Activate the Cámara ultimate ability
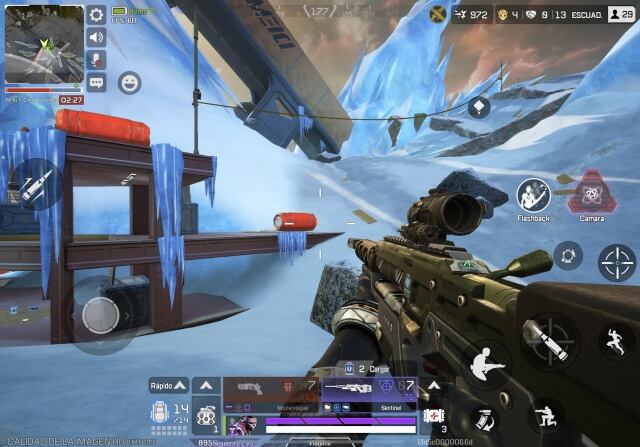The image size is (640, 447). tap(592, 193)
